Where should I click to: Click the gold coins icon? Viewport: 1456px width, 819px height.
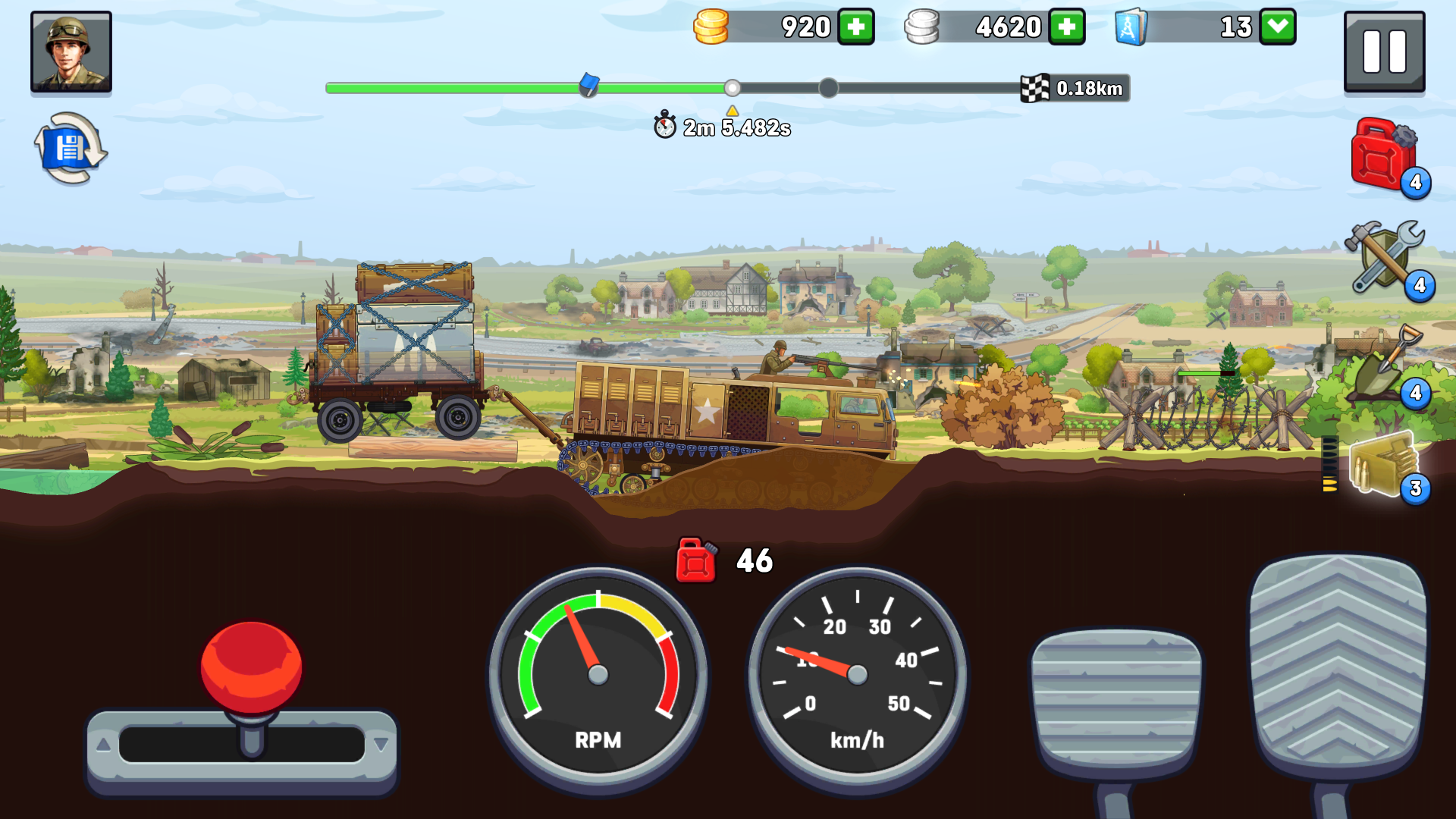(x=711, y=27)
